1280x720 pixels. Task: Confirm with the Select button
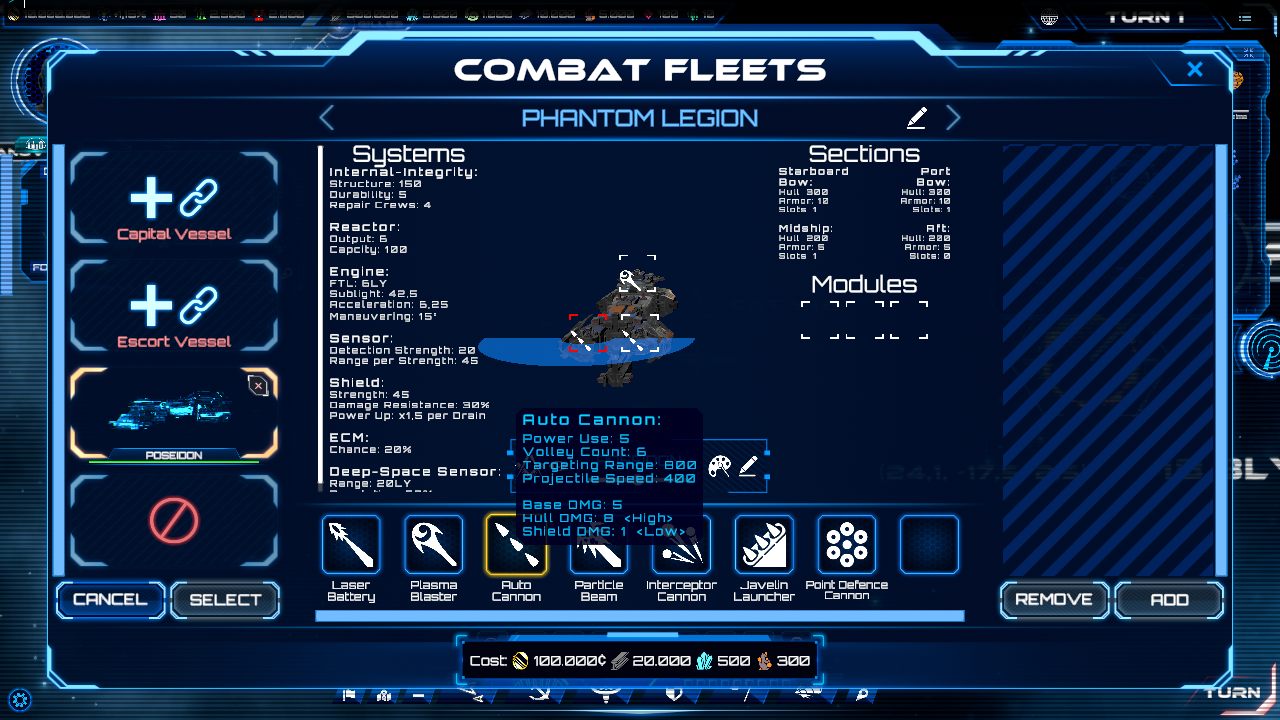pos(225,599)
